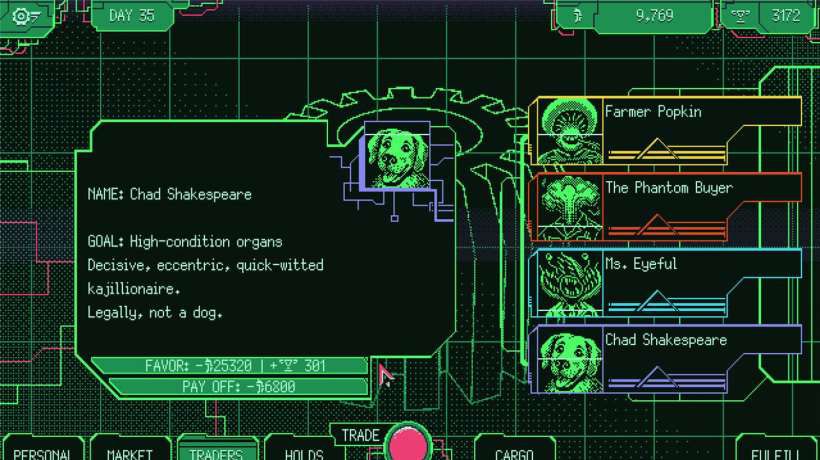
Task: Click Chad Shakespeare's dog portrait
Action: [x=395, y=158]
